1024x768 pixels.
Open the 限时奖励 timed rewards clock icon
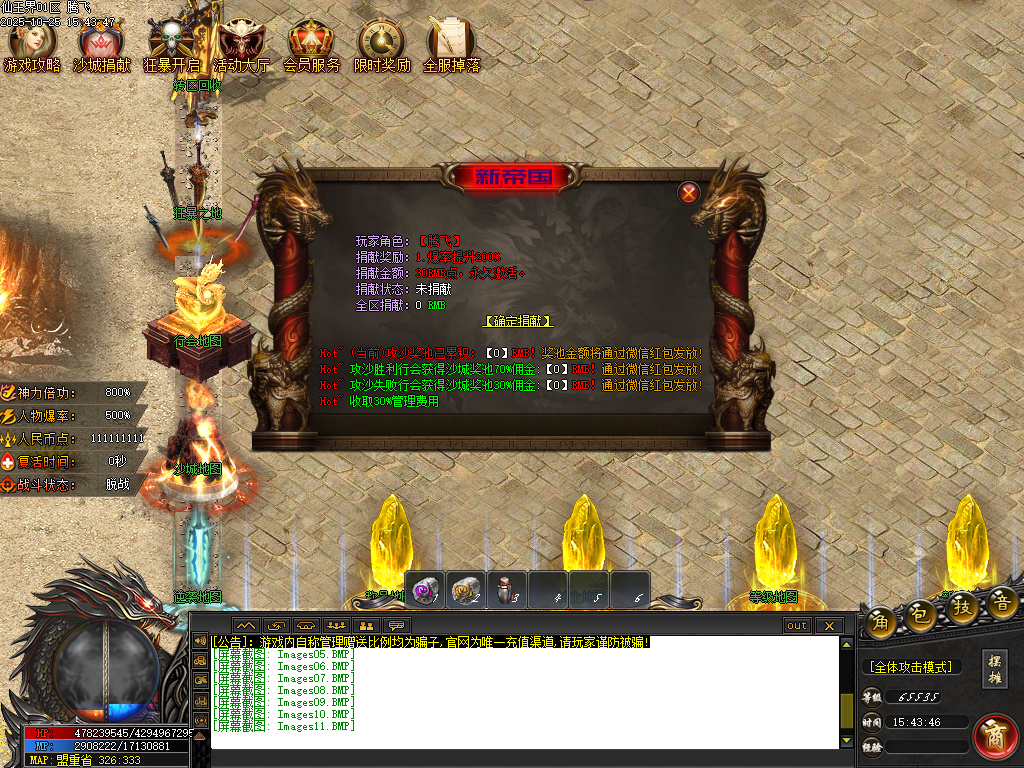(x=381, y=46)
